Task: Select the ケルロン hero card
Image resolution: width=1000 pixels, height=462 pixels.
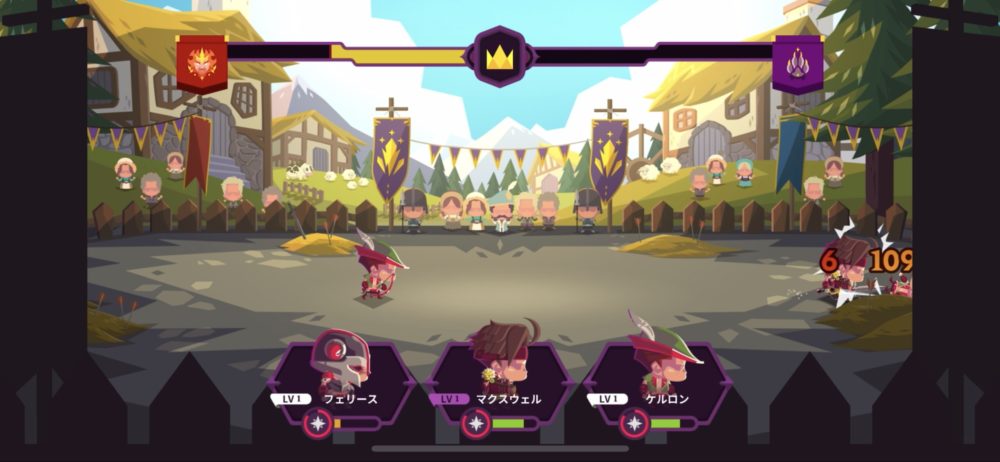Action: tap(657, 375)
